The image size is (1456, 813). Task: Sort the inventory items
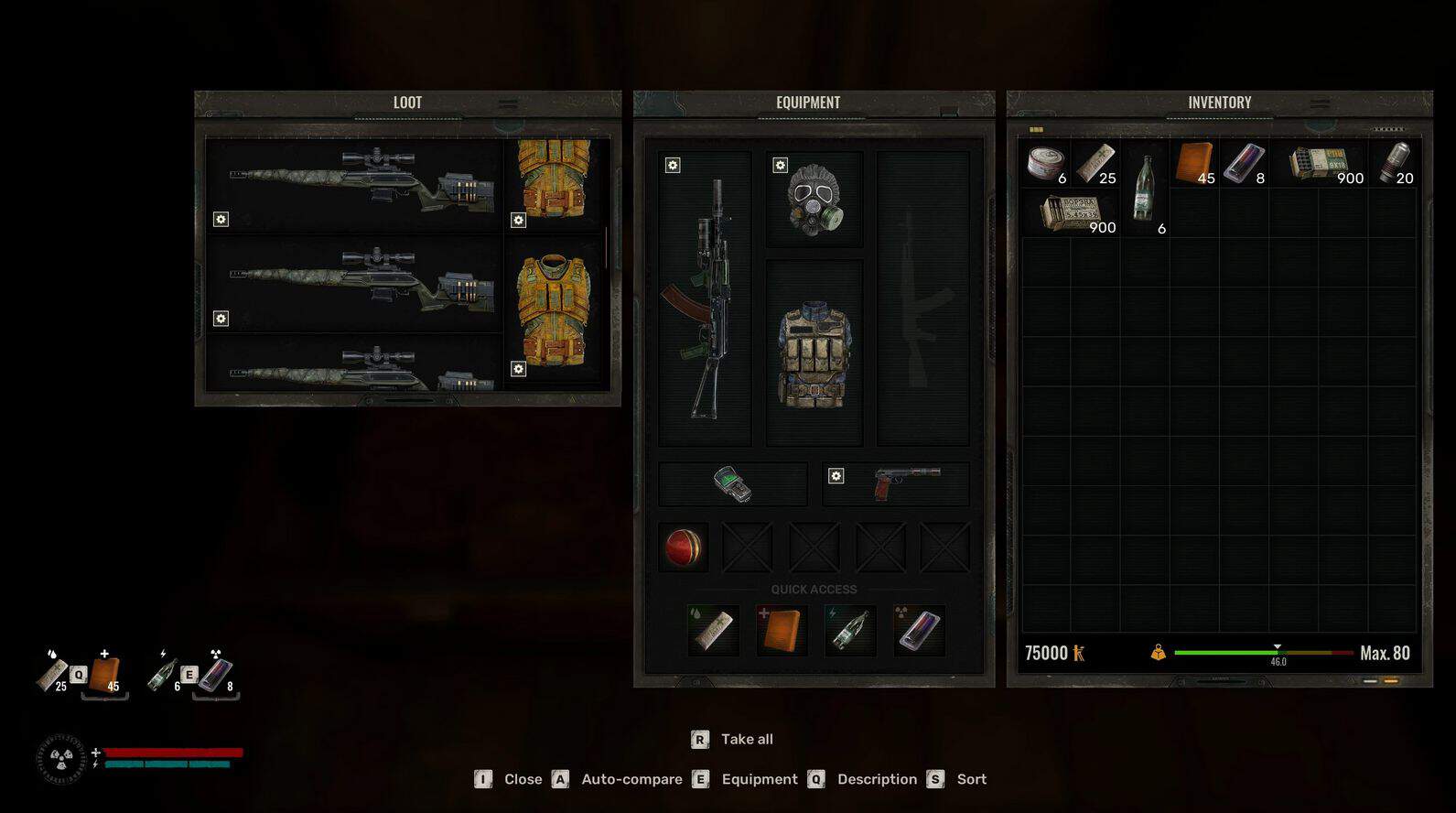click(971, 779)
